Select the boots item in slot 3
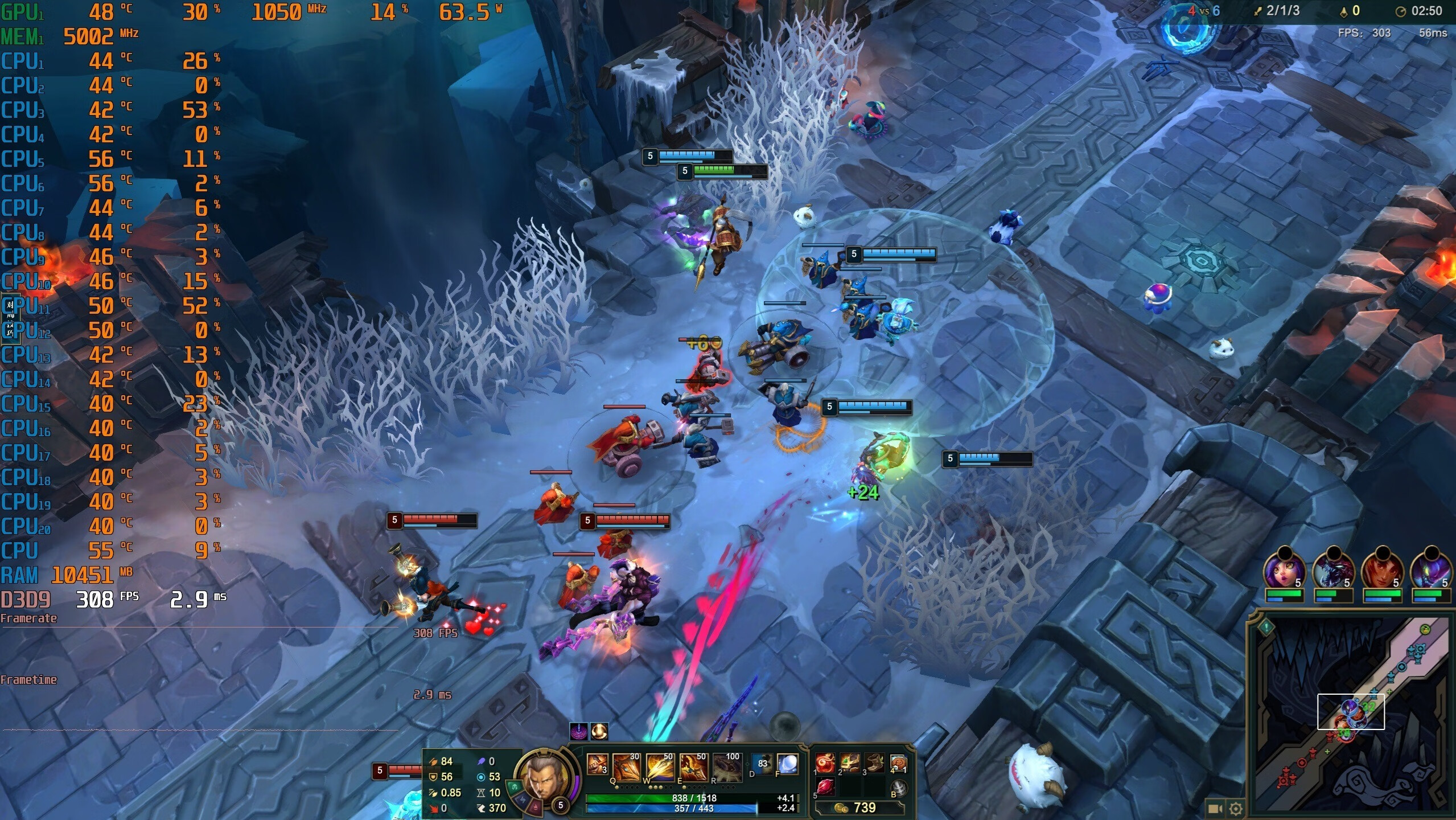This screenshot has width=1456, height=820. pyautogui.click(x=874, y=763)
